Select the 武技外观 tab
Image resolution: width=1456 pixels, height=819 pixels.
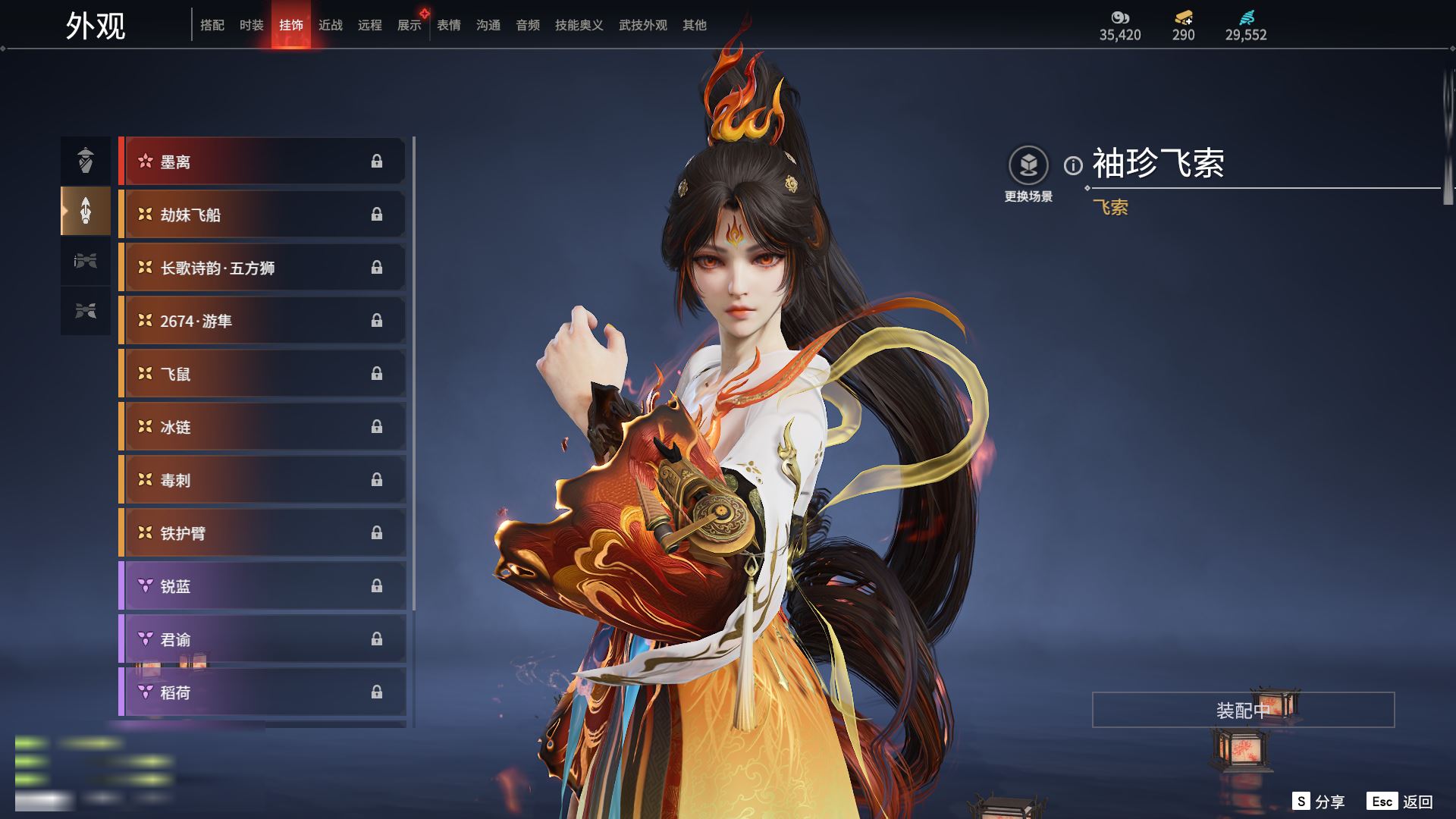point(643,25)
